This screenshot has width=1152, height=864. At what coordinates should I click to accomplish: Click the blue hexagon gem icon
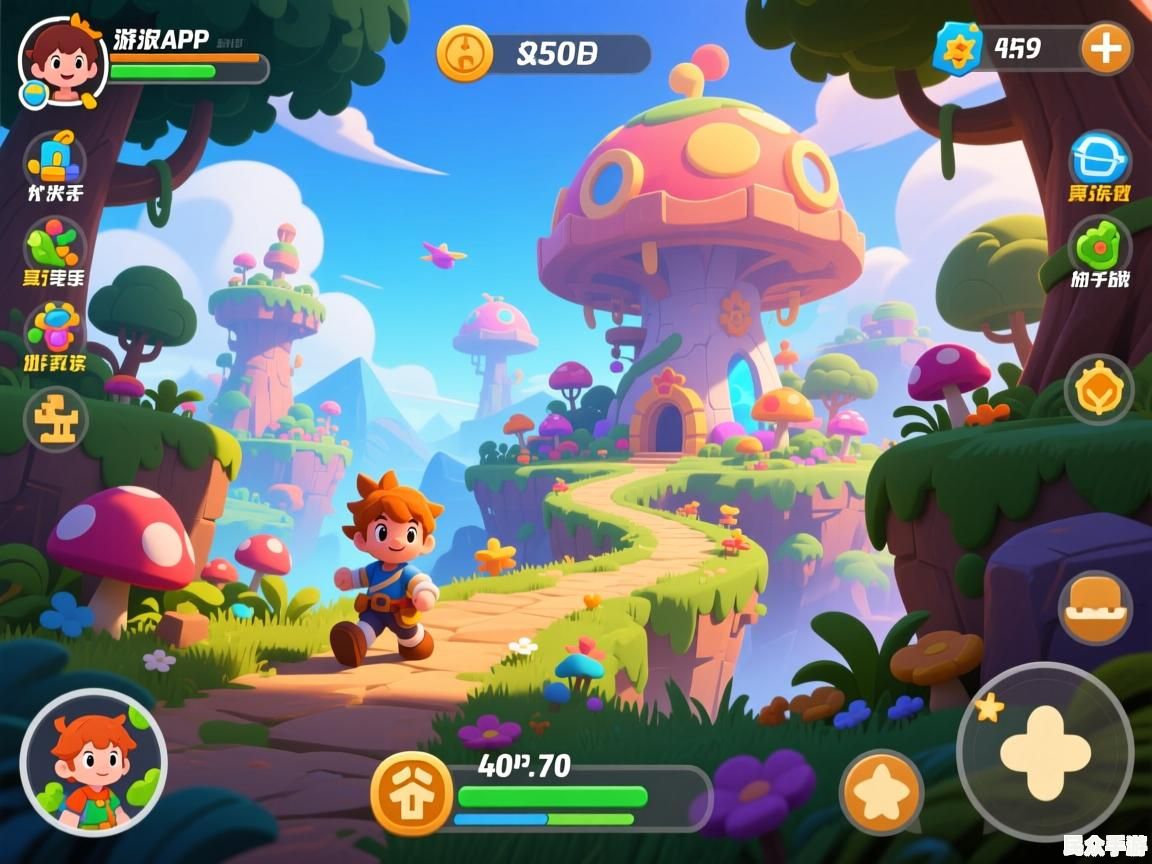958,49
